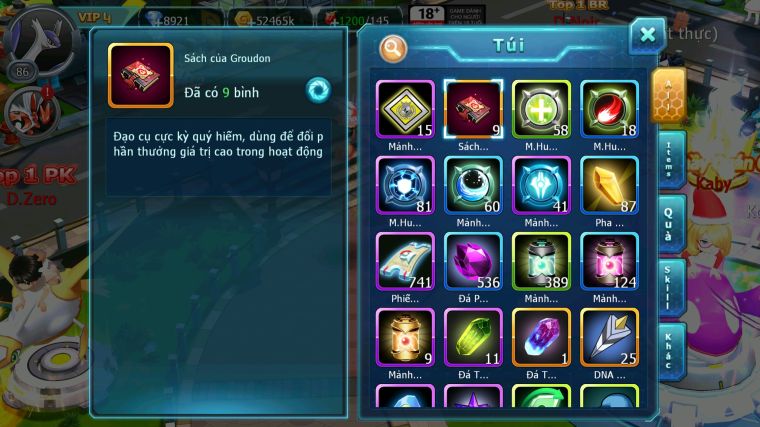
Task: Choose the pink canister with 124
Action: (x=609, y=261)
